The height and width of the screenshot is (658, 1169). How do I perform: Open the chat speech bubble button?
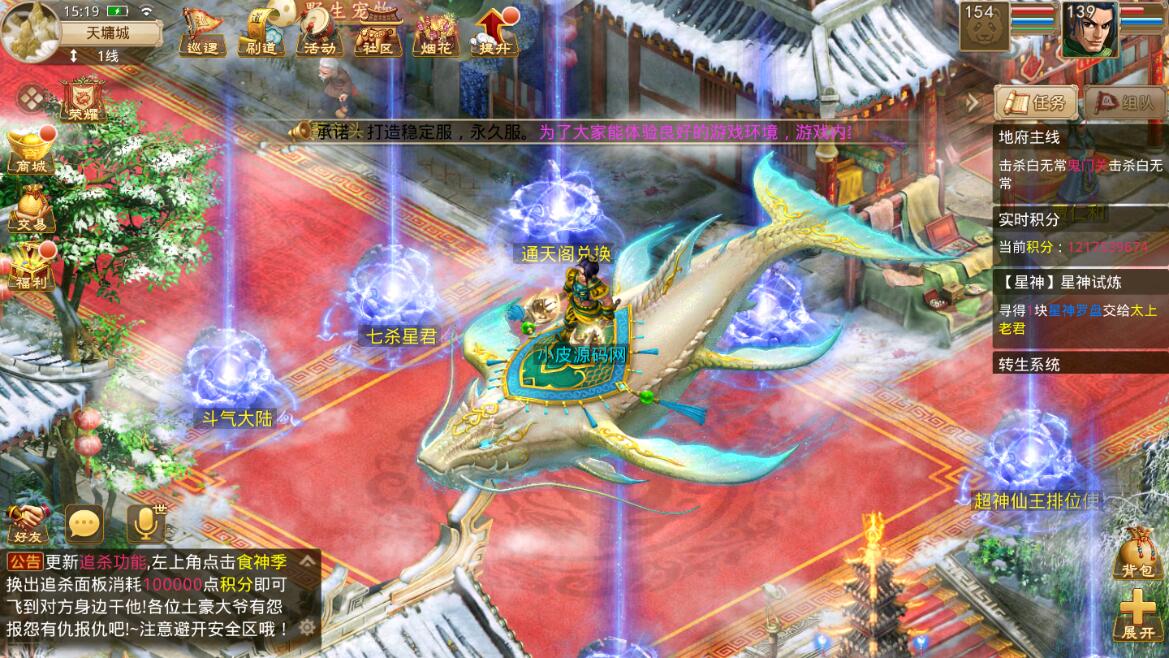coord(85,522)
